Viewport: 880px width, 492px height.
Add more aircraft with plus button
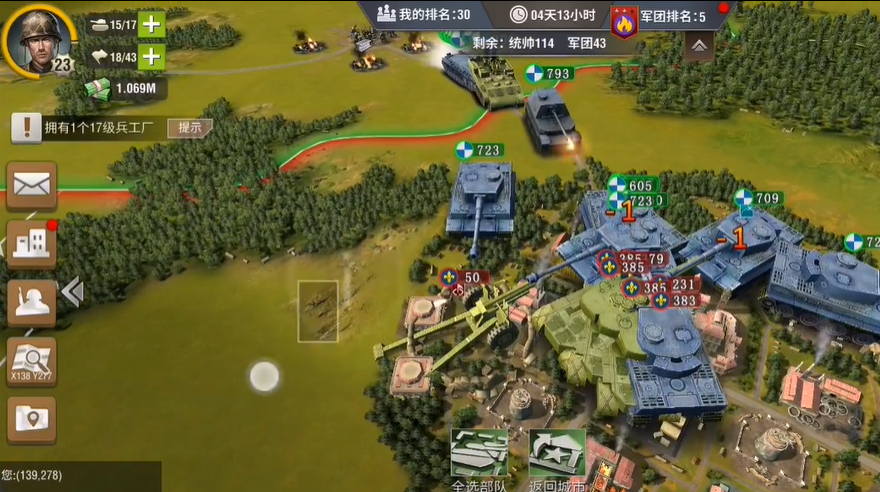[x=151, y=56]
